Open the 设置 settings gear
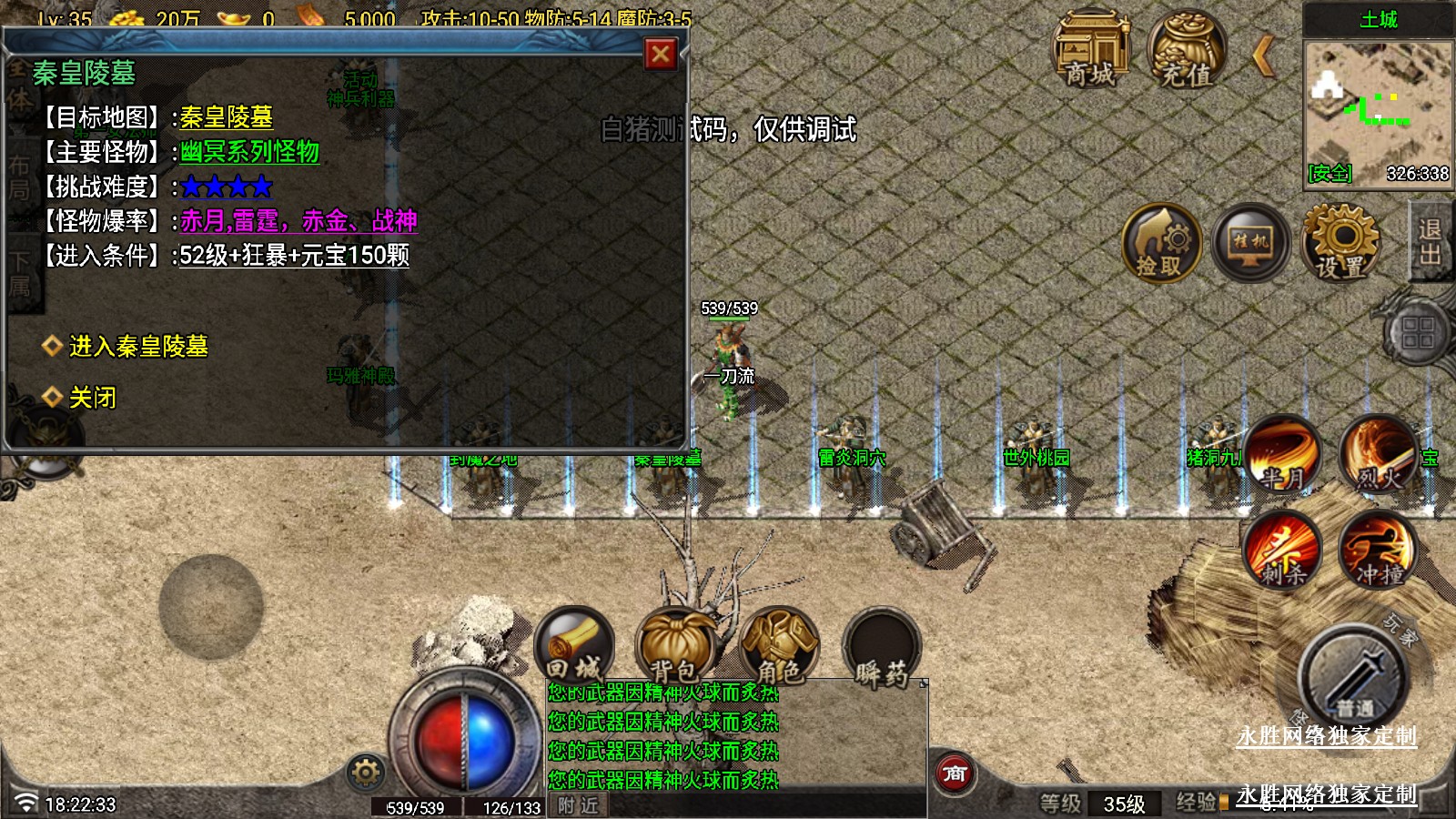The width and height of the screenshot is (1456, 819). tap(1340, 243)
